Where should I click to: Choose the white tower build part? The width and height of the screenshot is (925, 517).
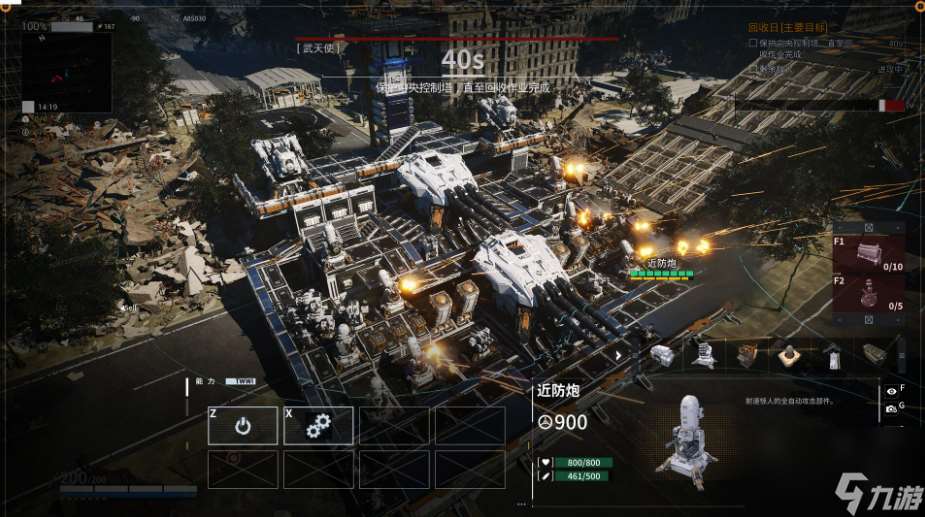832,354
